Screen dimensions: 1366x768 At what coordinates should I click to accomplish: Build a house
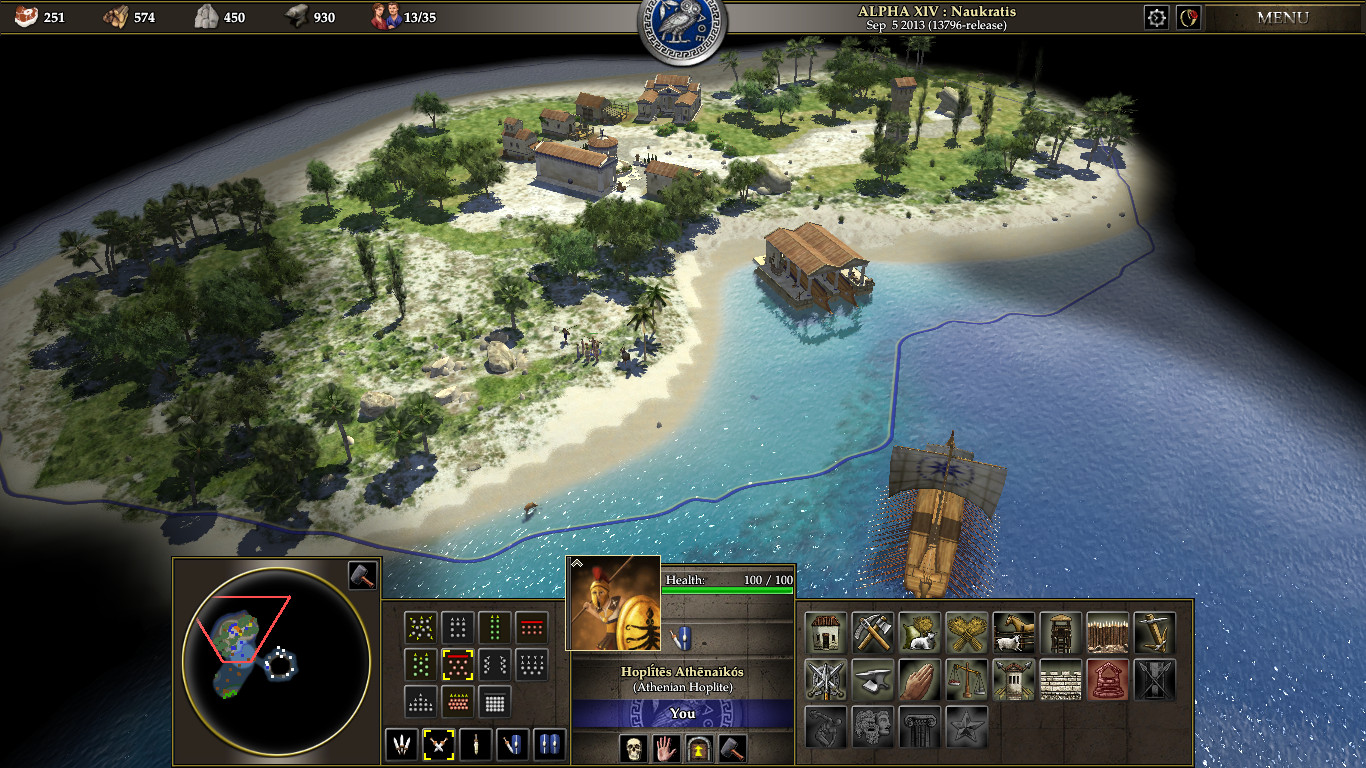825,633
